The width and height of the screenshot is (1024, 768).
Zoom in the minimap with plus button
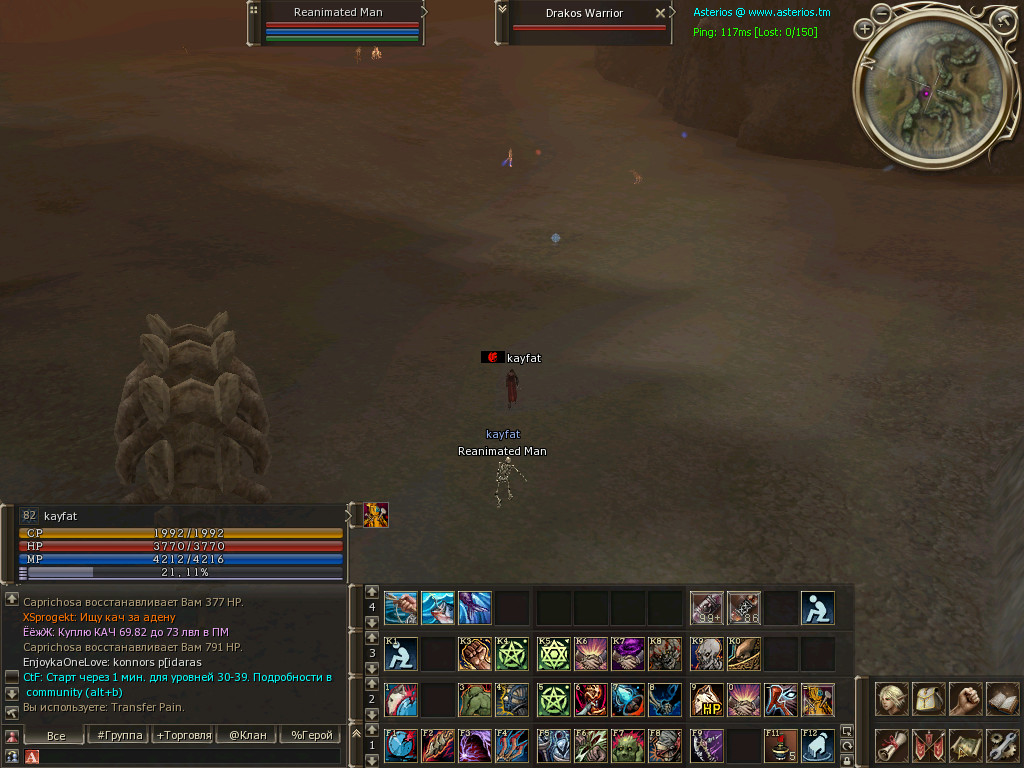[864, 30]
